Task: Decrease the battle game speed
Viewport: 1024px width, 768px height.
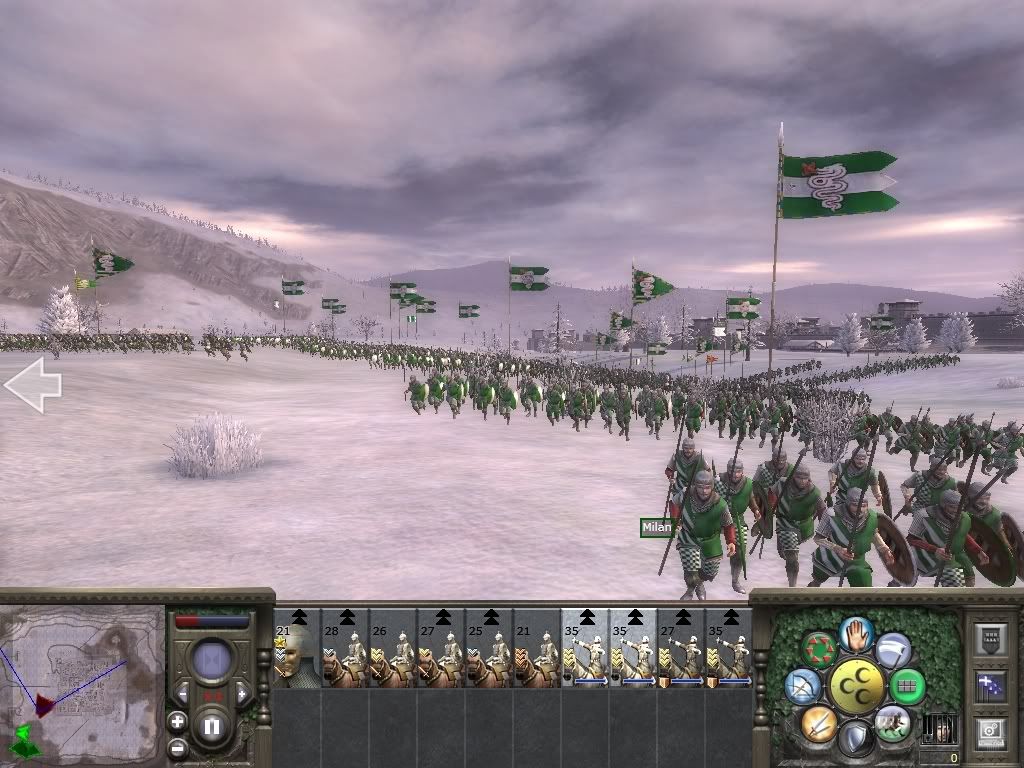Action: point(183,692)
